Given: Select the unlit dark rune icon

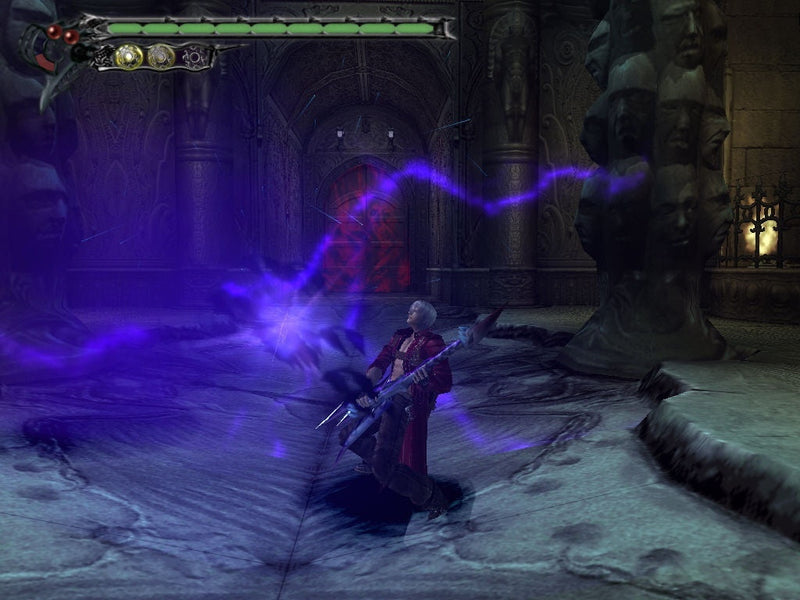Looking at the screenshot, I should click(x=196, y=57).
